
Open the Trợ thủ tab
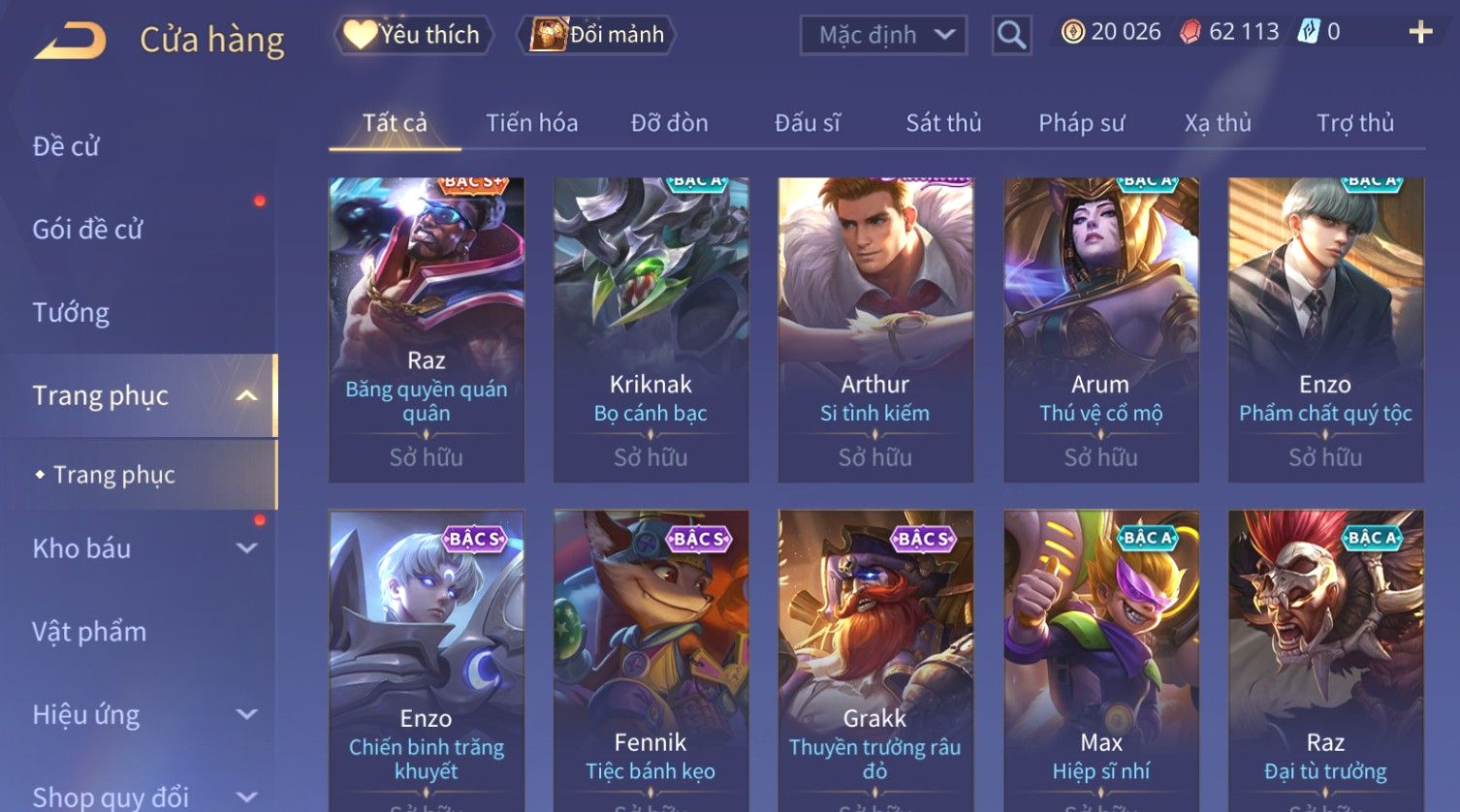[x=1354, y=123]
